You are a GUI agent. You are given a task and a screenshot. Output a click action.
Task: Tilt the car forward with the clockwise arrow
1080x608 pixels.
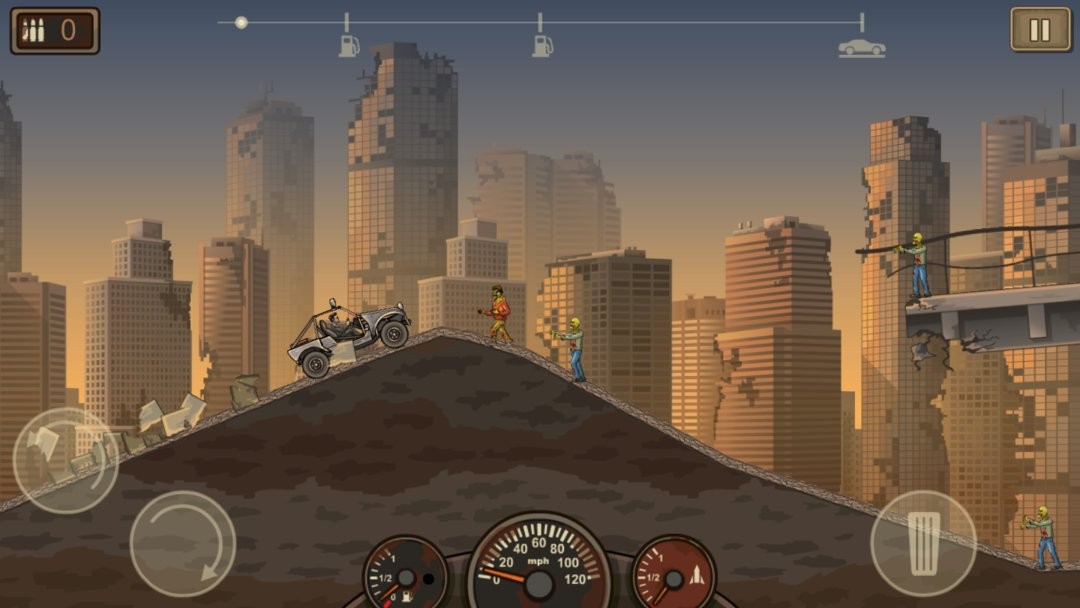pyautogui.click(x=183, y=543)
